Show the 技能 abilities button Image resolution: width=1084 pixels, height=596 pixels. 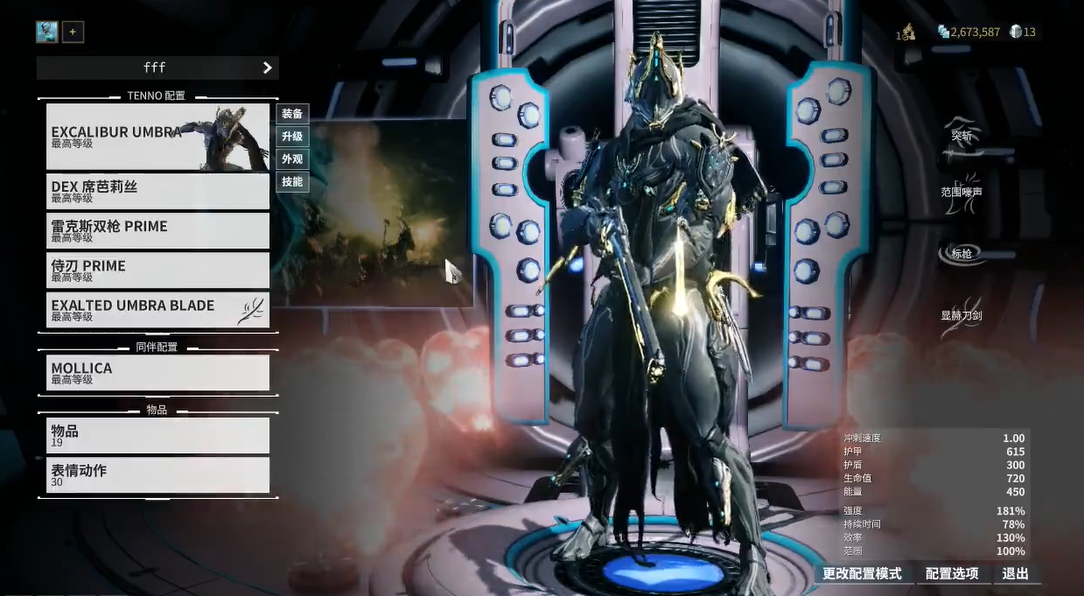[x=292, y=182]
